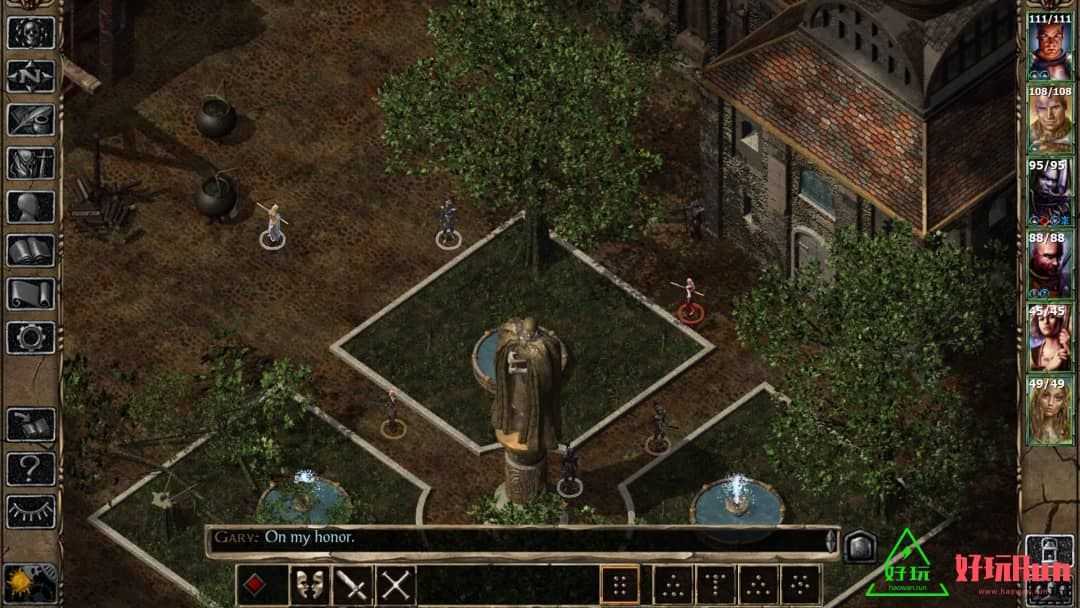This screenshot has height=608, width=1080.
Task: Use the twin masks talk action
Action: tap(309, 585)
